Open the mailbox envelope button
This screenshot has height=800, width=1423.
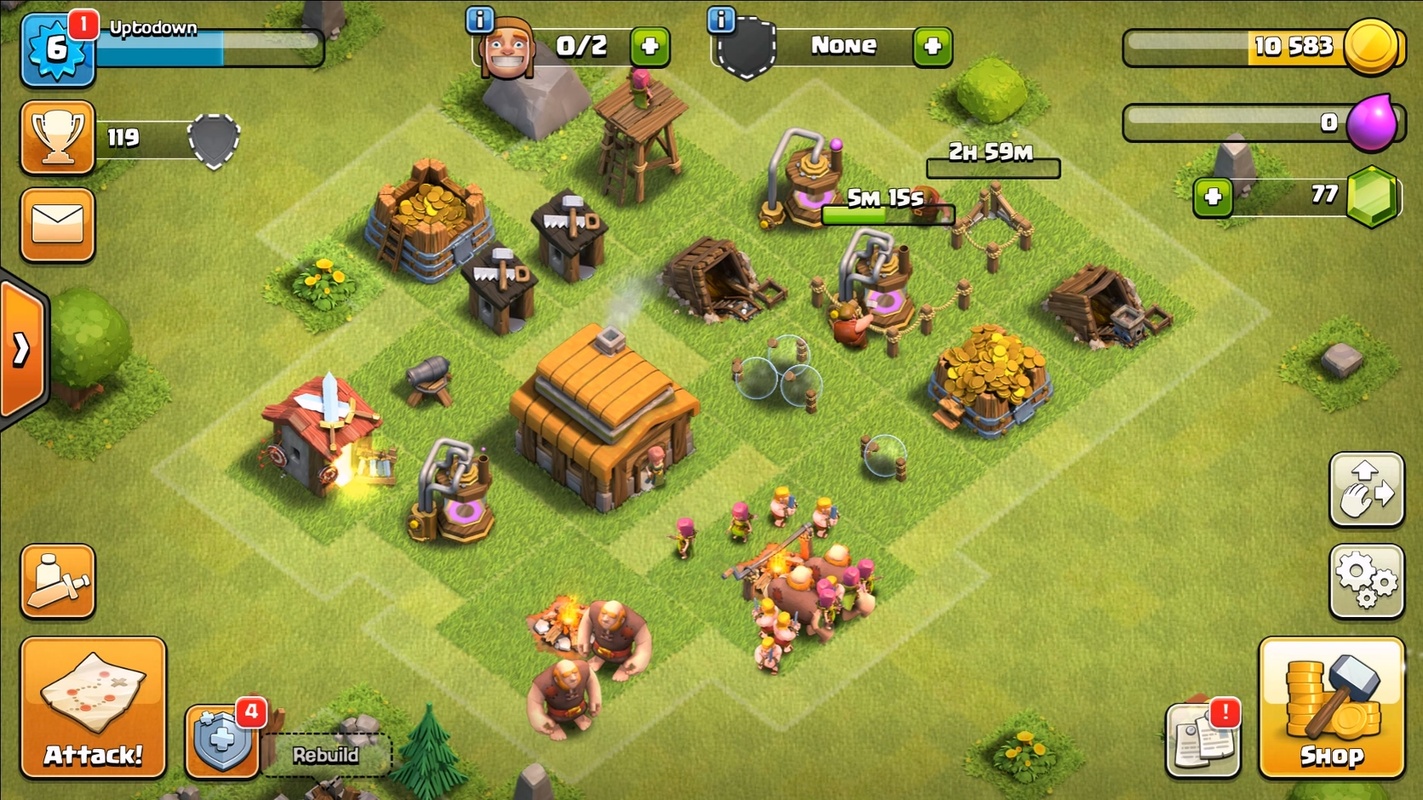[57, 225]
